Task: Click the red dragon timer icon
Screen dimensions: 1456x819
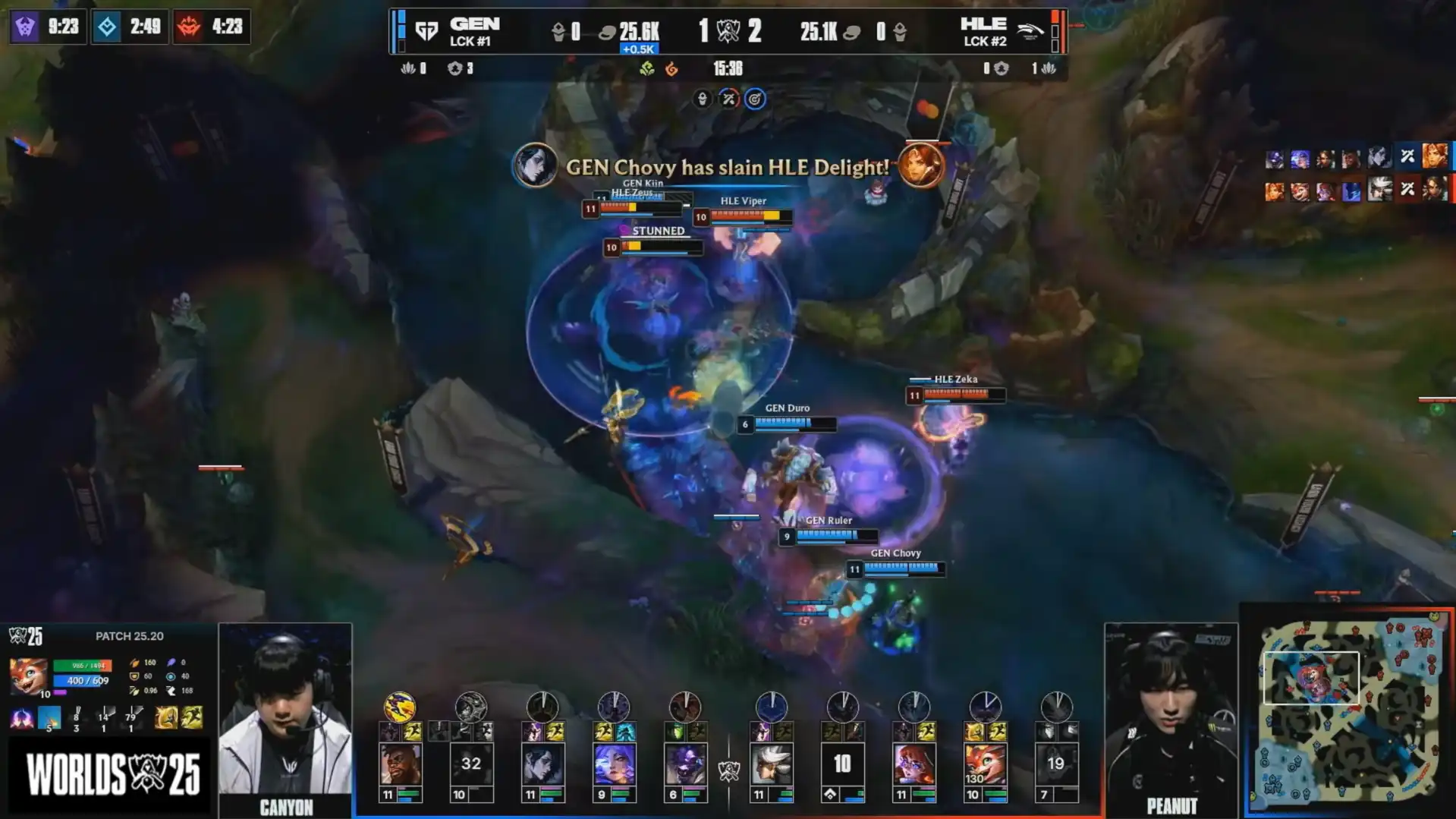Action: [189, 27]
